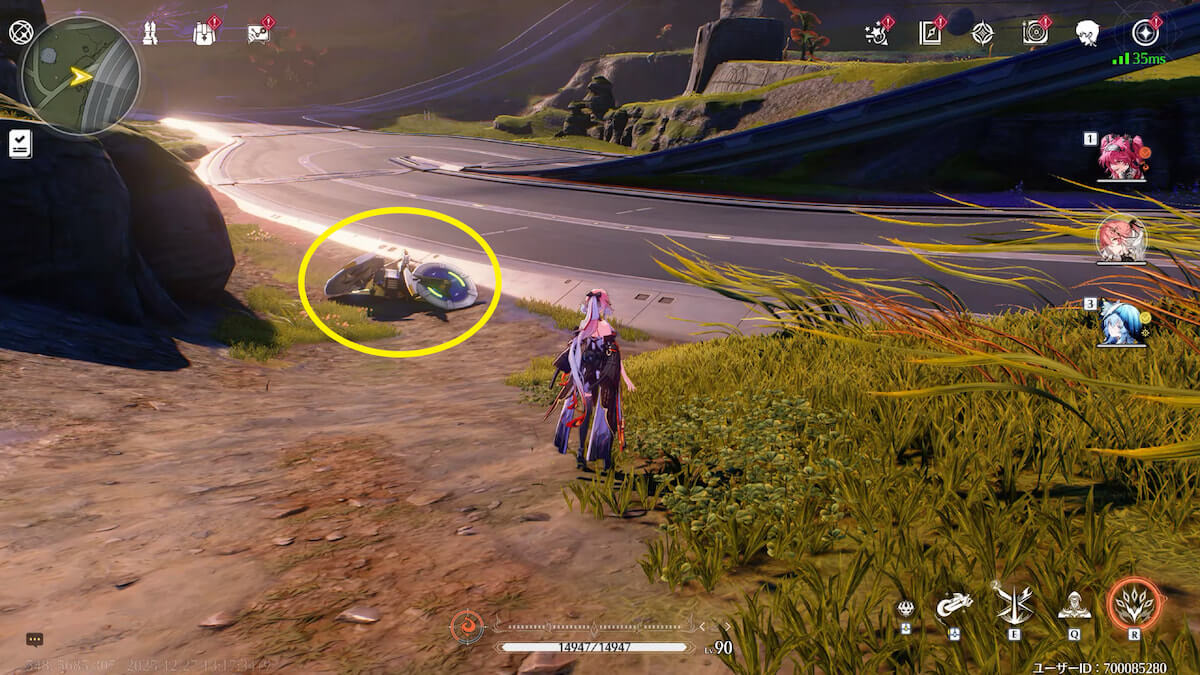Open the quest checklist tracker icon
The width and height of the screenshot is (1200, 675).
[20, 144]
